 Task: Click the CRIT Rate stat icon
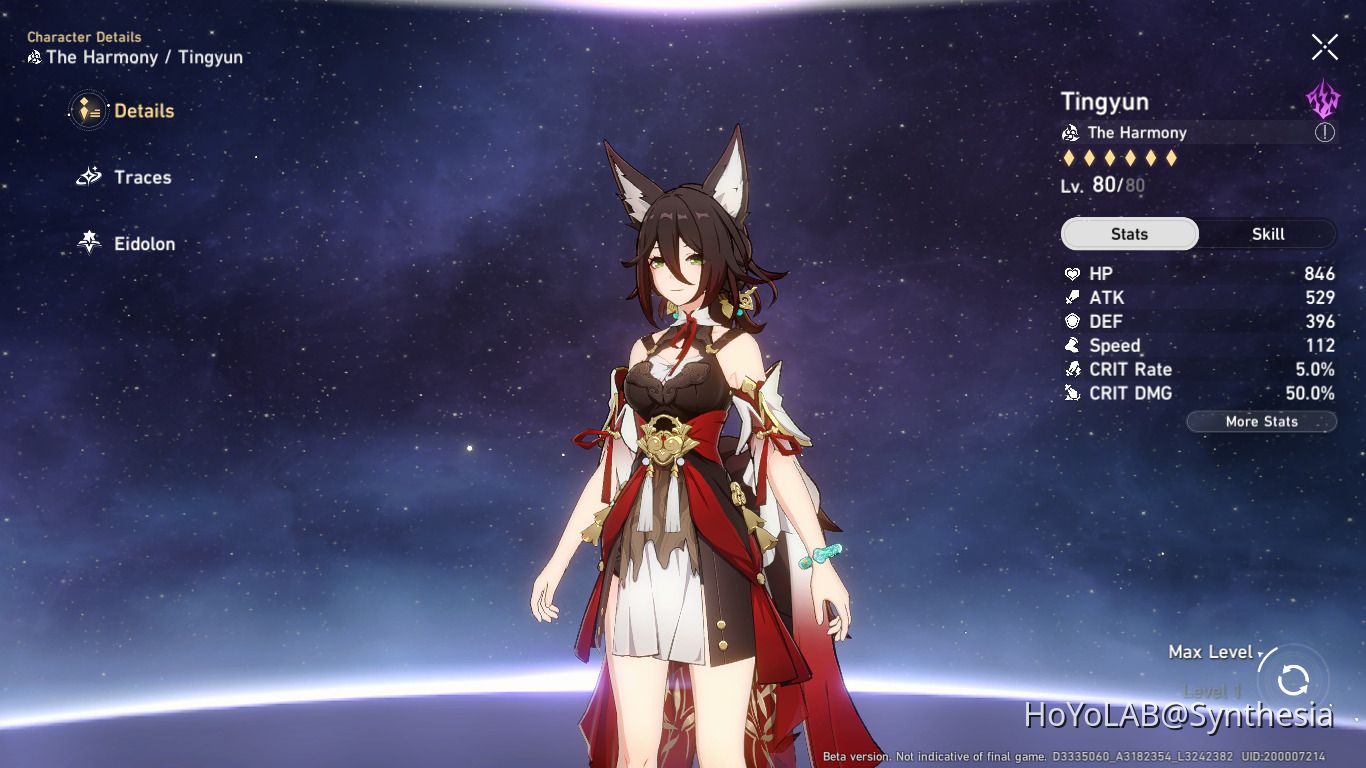pos(1073,369)
